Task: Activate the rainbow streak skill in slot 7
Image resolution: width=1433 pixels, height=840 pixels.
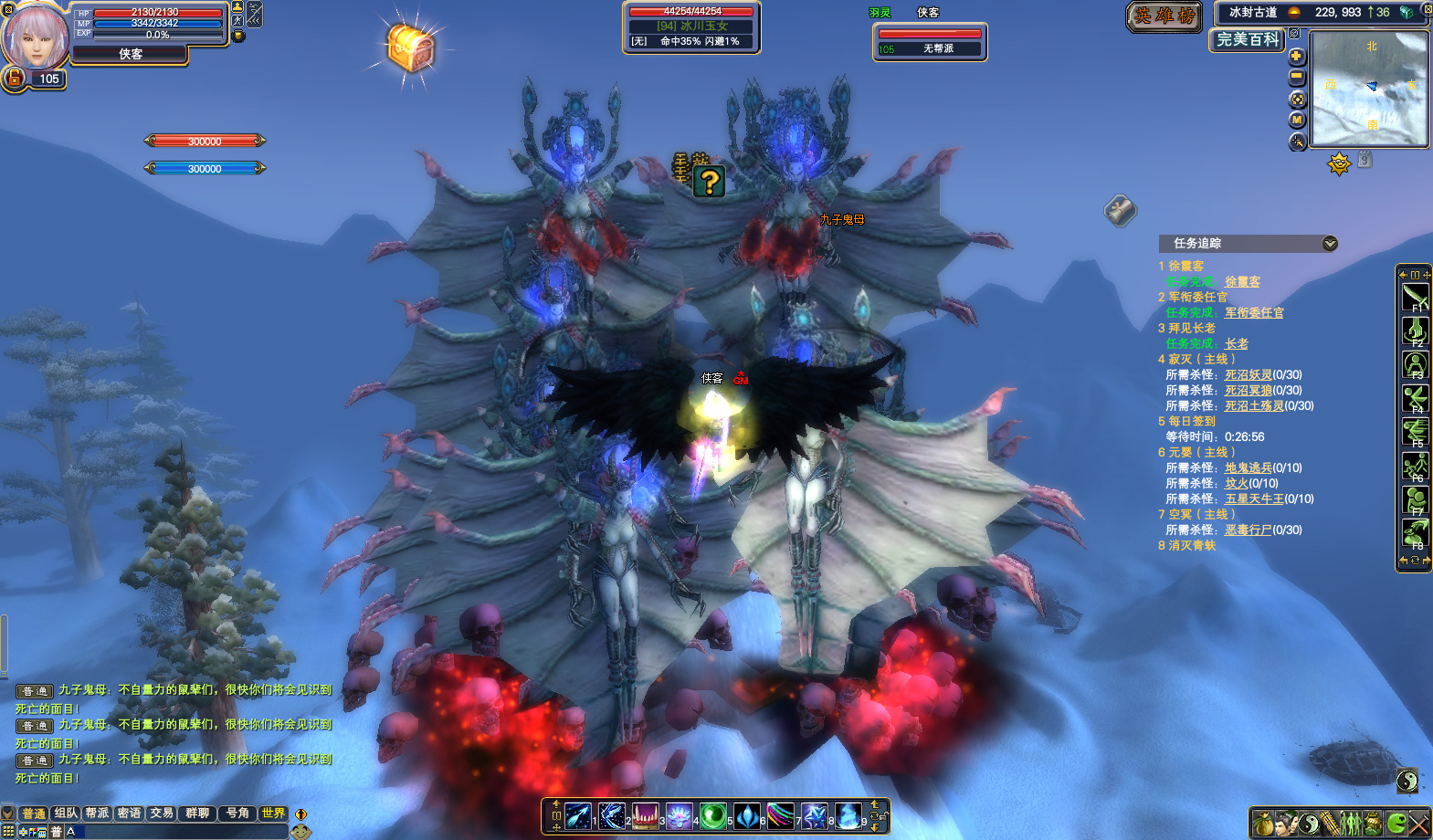Action: pos(780,815)
